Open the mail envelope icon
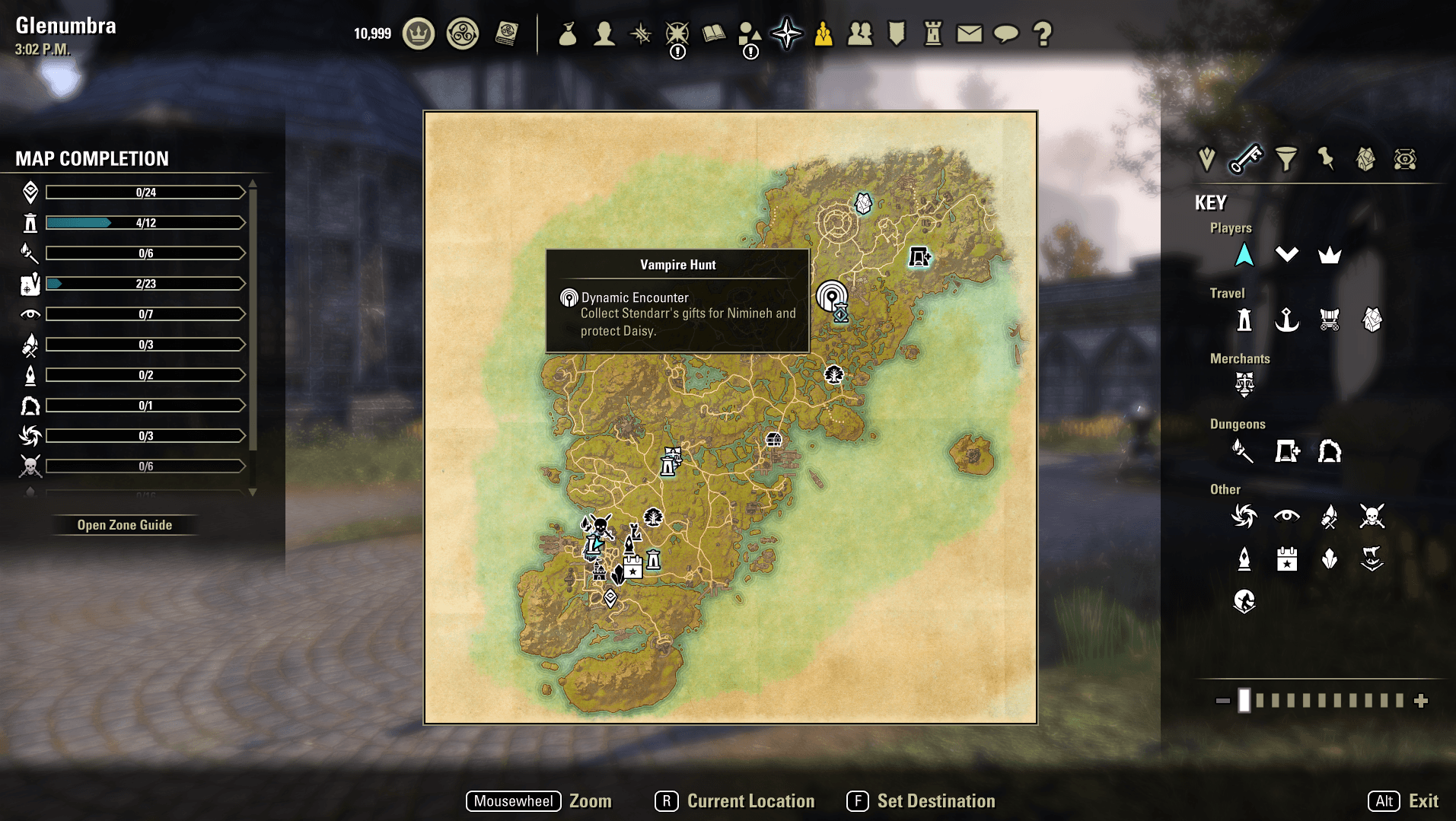Screen dimensions: 1456x821 point(969,33)
